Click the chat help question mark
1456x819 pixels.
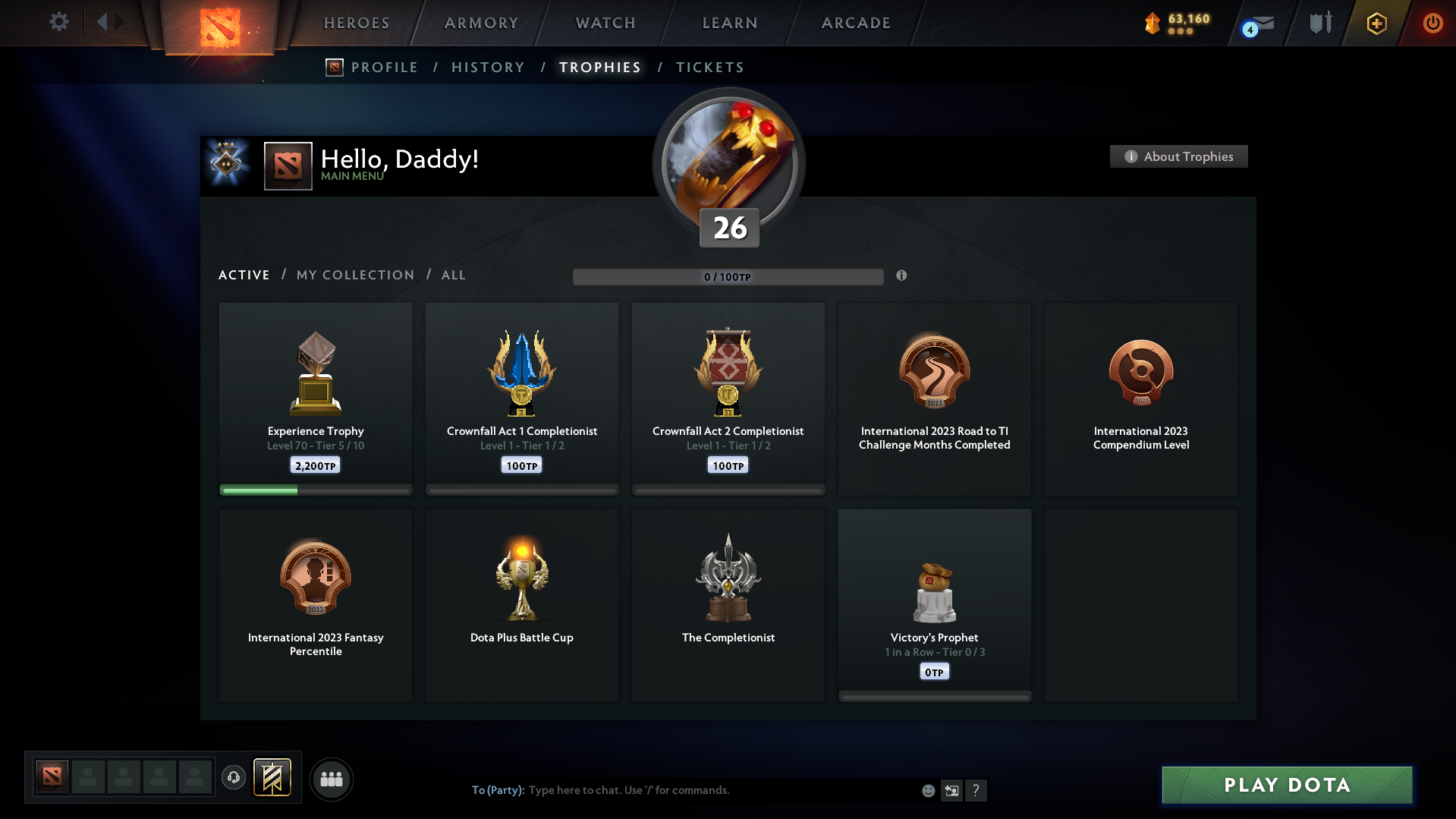[x=976, y=790]
